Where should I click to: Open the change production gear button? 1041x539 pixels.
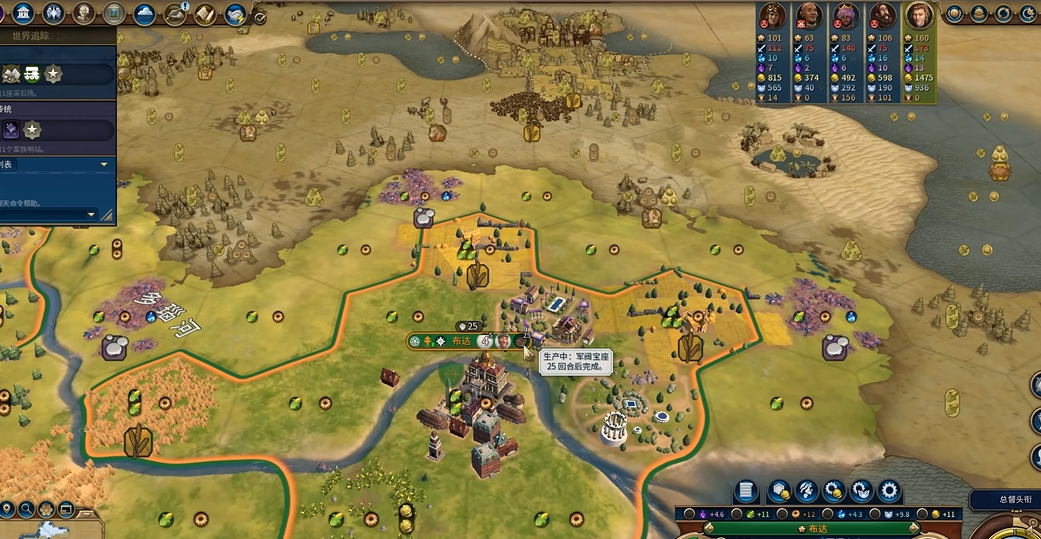[860, 491]
